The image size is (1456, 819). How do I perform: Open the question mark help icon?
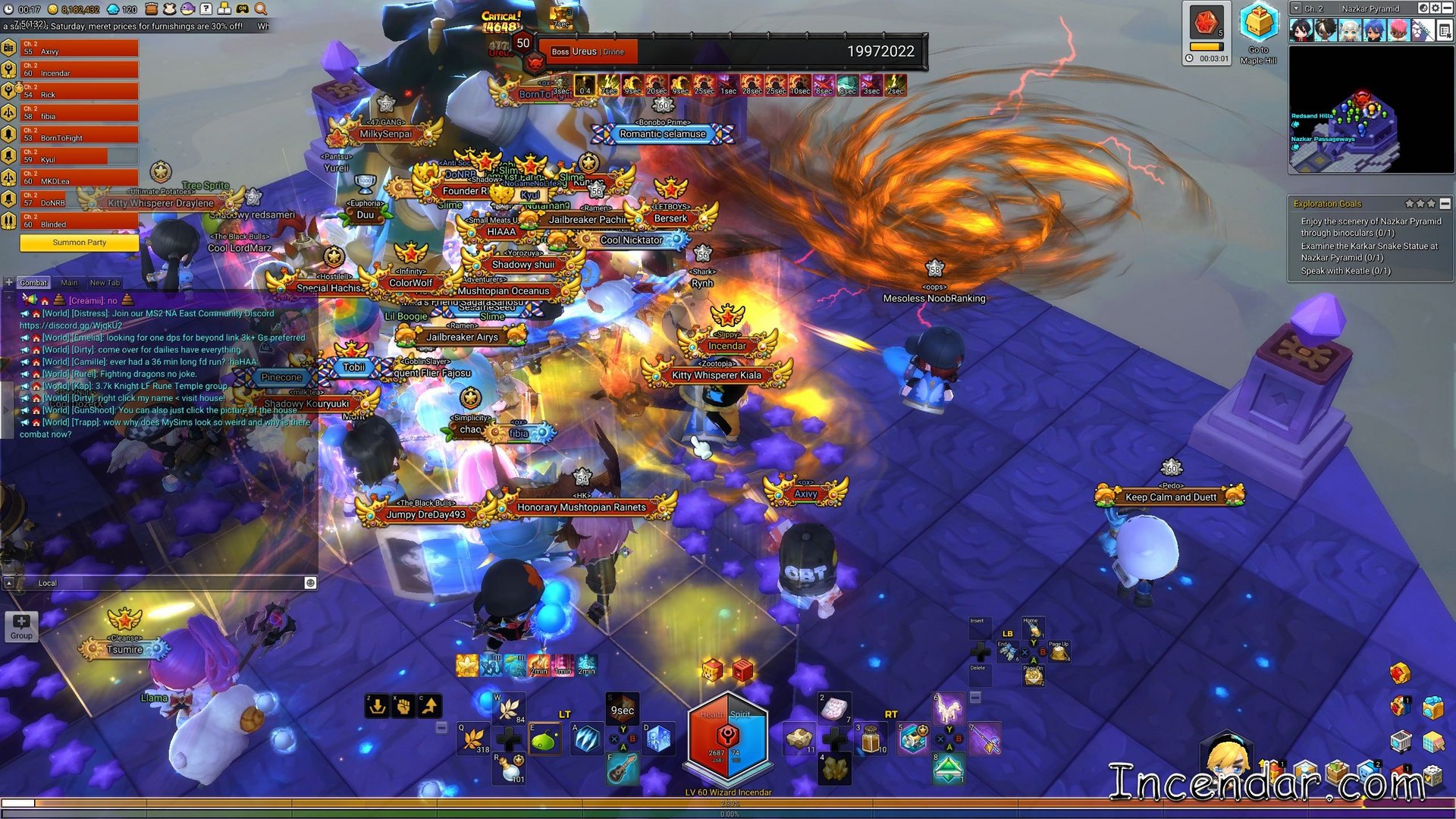pos(206,9)
